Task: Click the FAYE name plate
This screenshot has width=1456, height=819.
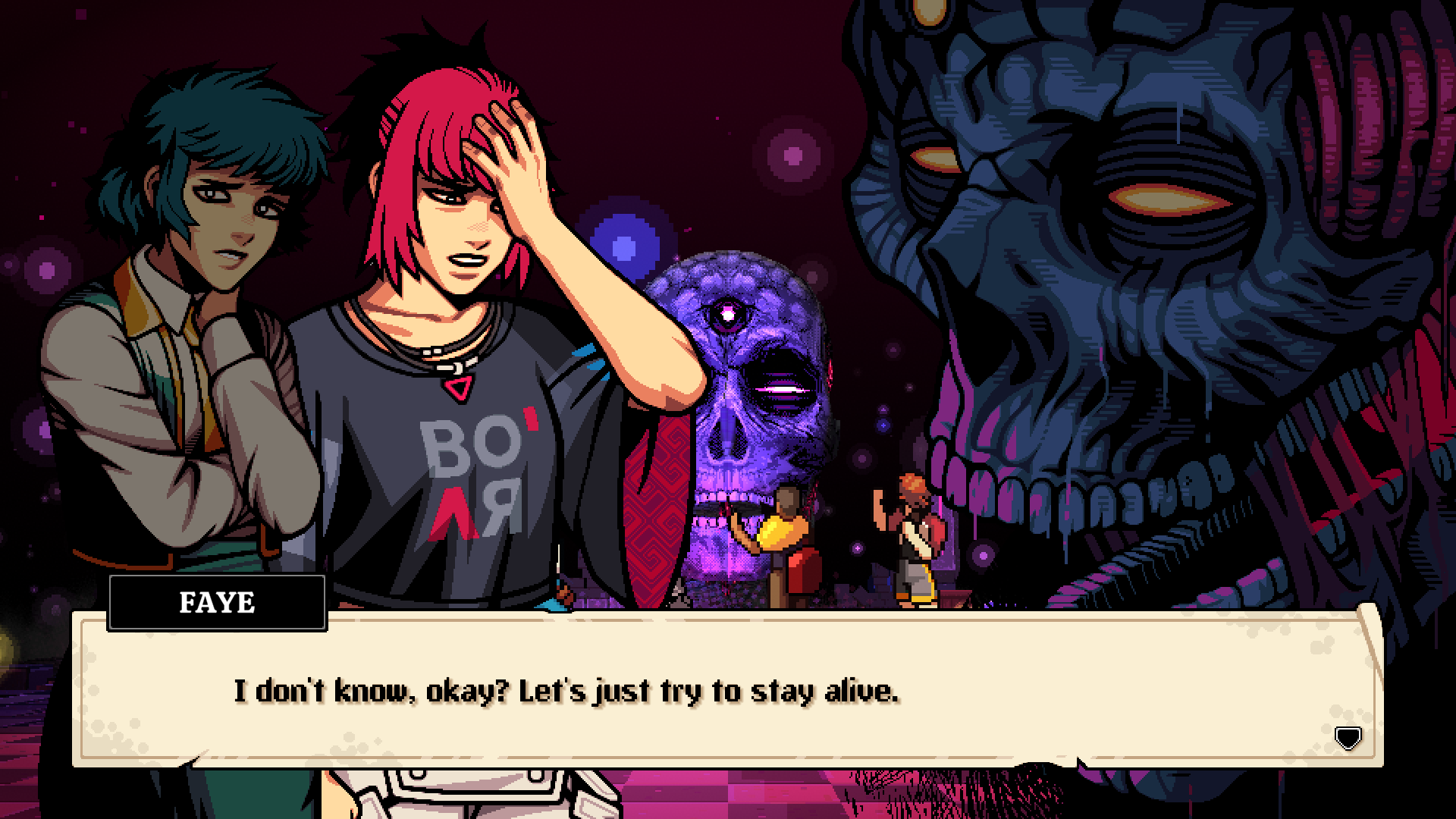Action: click(x=218, y=604)
